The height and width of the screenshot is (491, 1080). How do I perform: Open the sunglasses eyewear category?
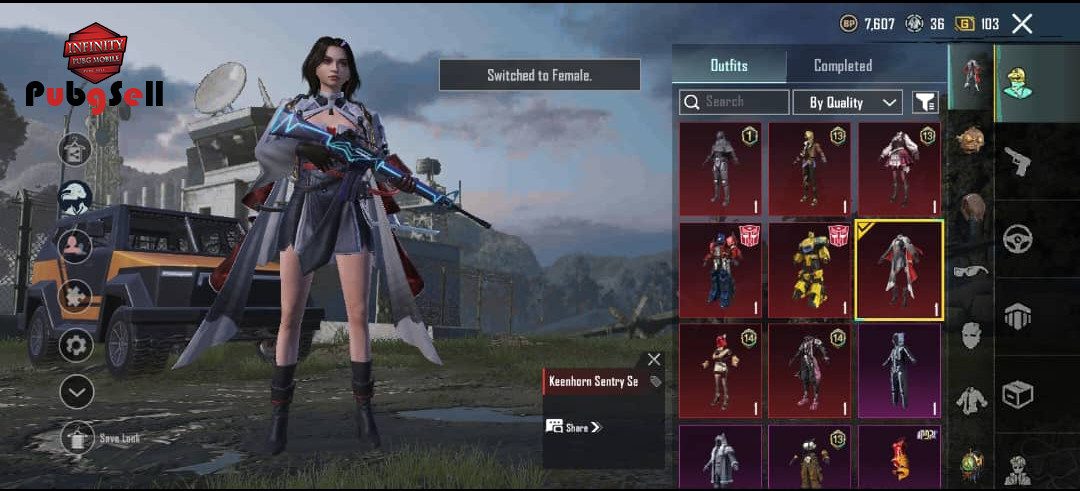[969, 271]
